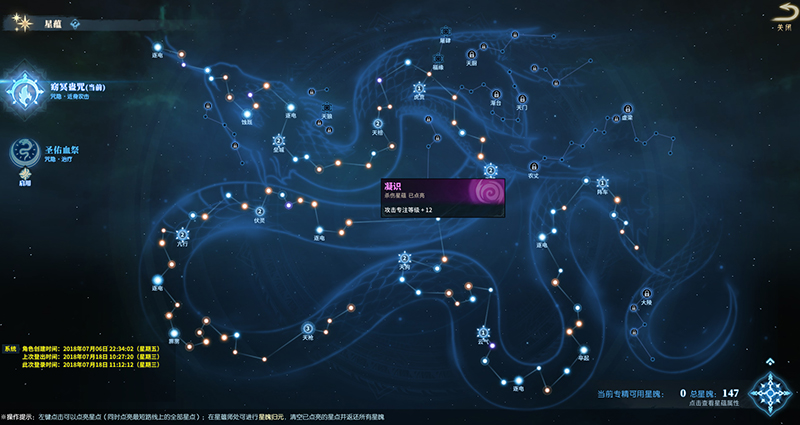The image size is (800, 425).
Task: Select the 伏灵 star node
Action: [x=259, y=211]
